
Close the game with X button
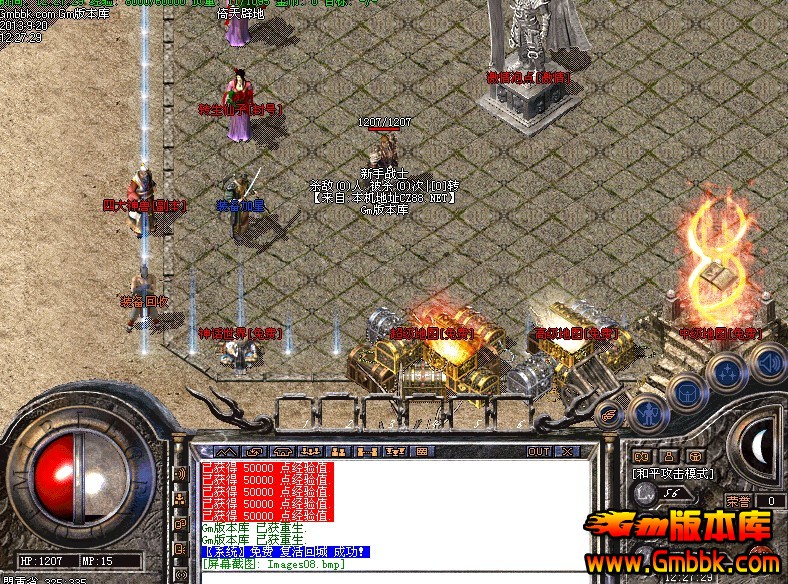point(567,452)
